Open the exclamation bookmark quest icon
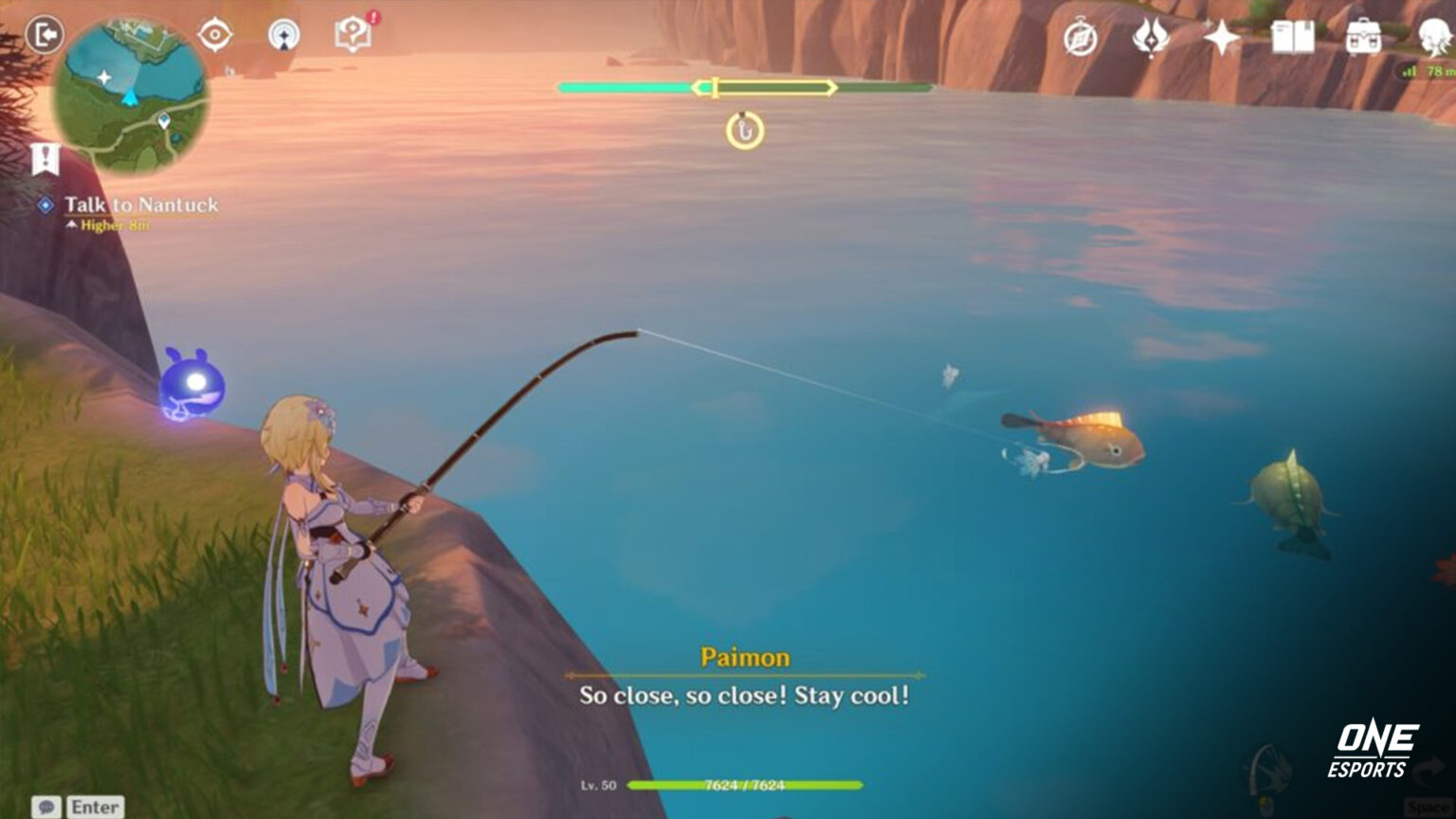 tap(44, 159)
